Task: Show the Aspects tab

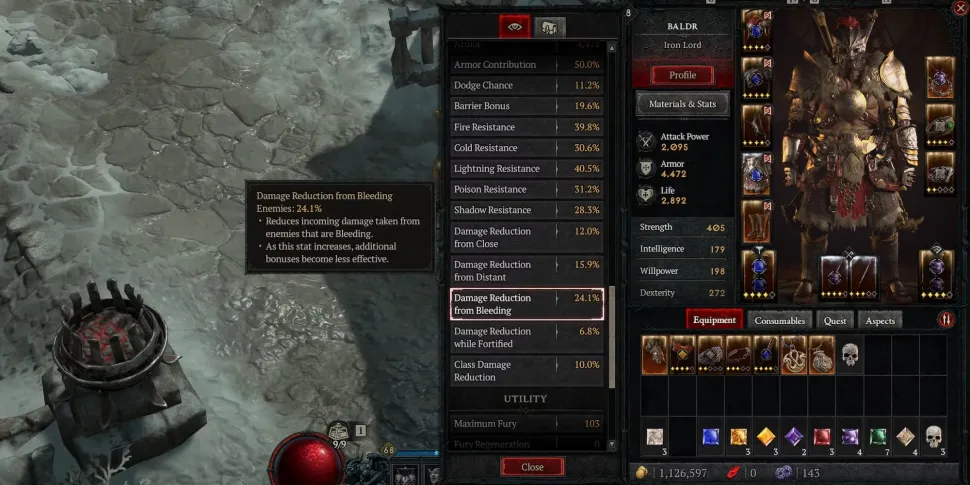Action: (879, 320)
